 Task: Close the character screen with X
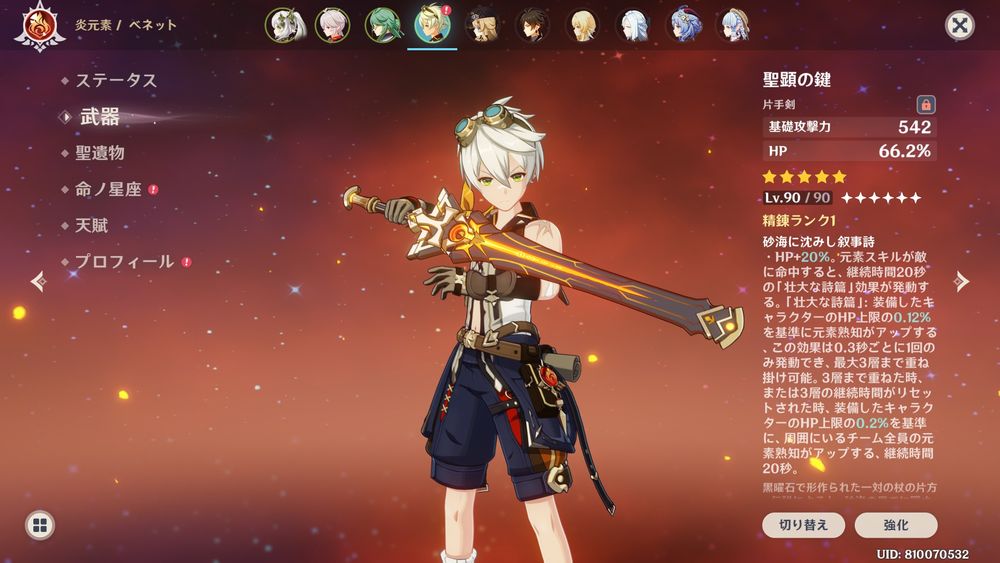(960, 25)
